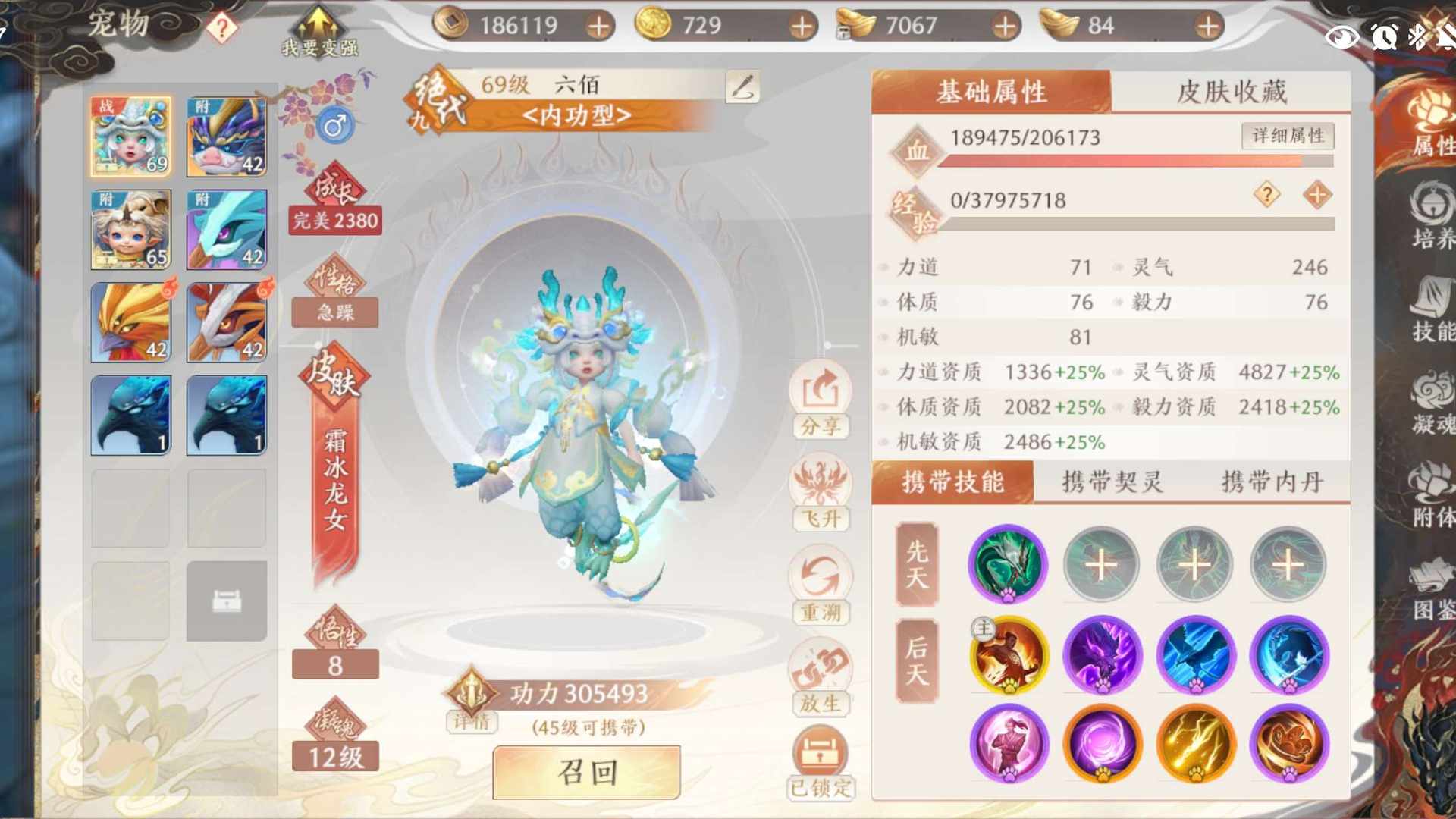Edit pet name with pencil icon
This screenshot has width=1456, height=819.
[742, 86]
